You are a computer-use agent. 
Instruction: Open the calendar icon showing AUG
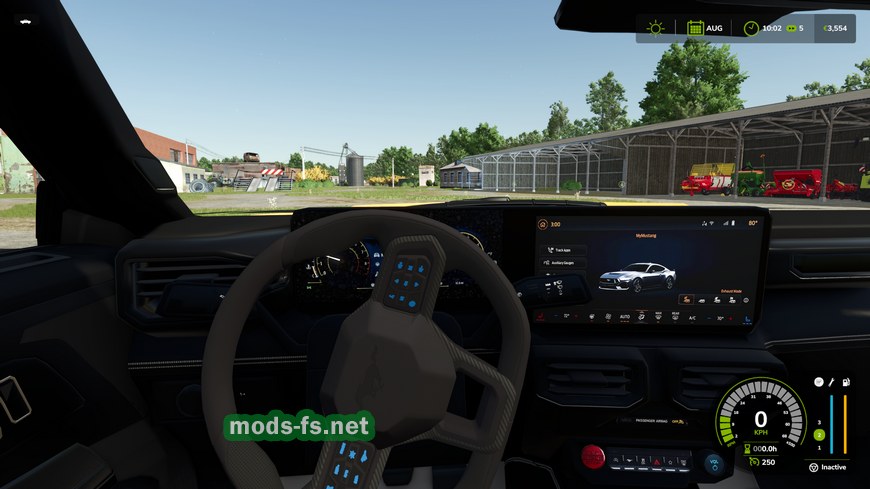695,28
